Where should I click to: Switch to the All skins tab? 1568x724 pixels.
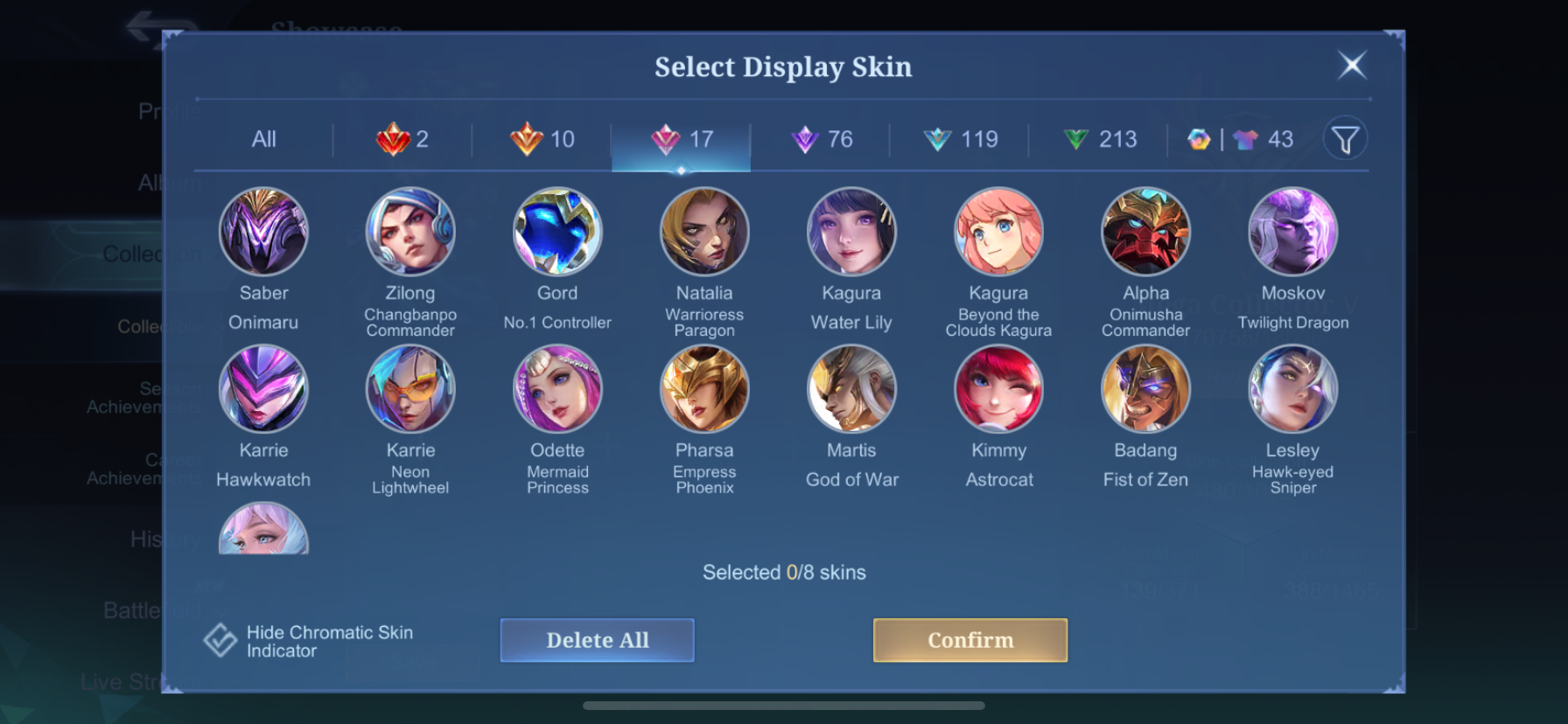(263, 139)
